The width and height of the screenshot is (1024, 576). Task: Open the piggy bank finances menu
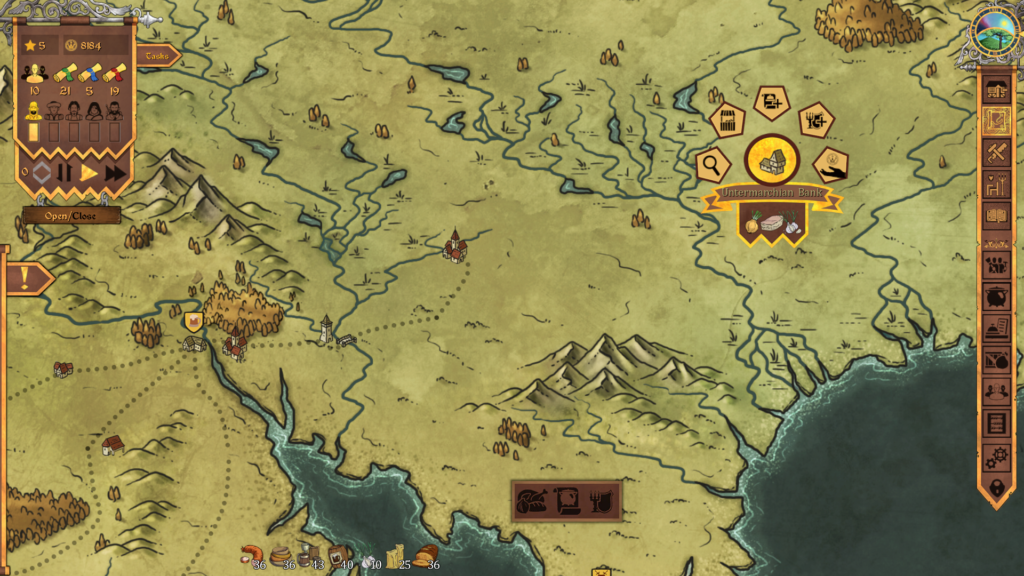coord(996,297)
